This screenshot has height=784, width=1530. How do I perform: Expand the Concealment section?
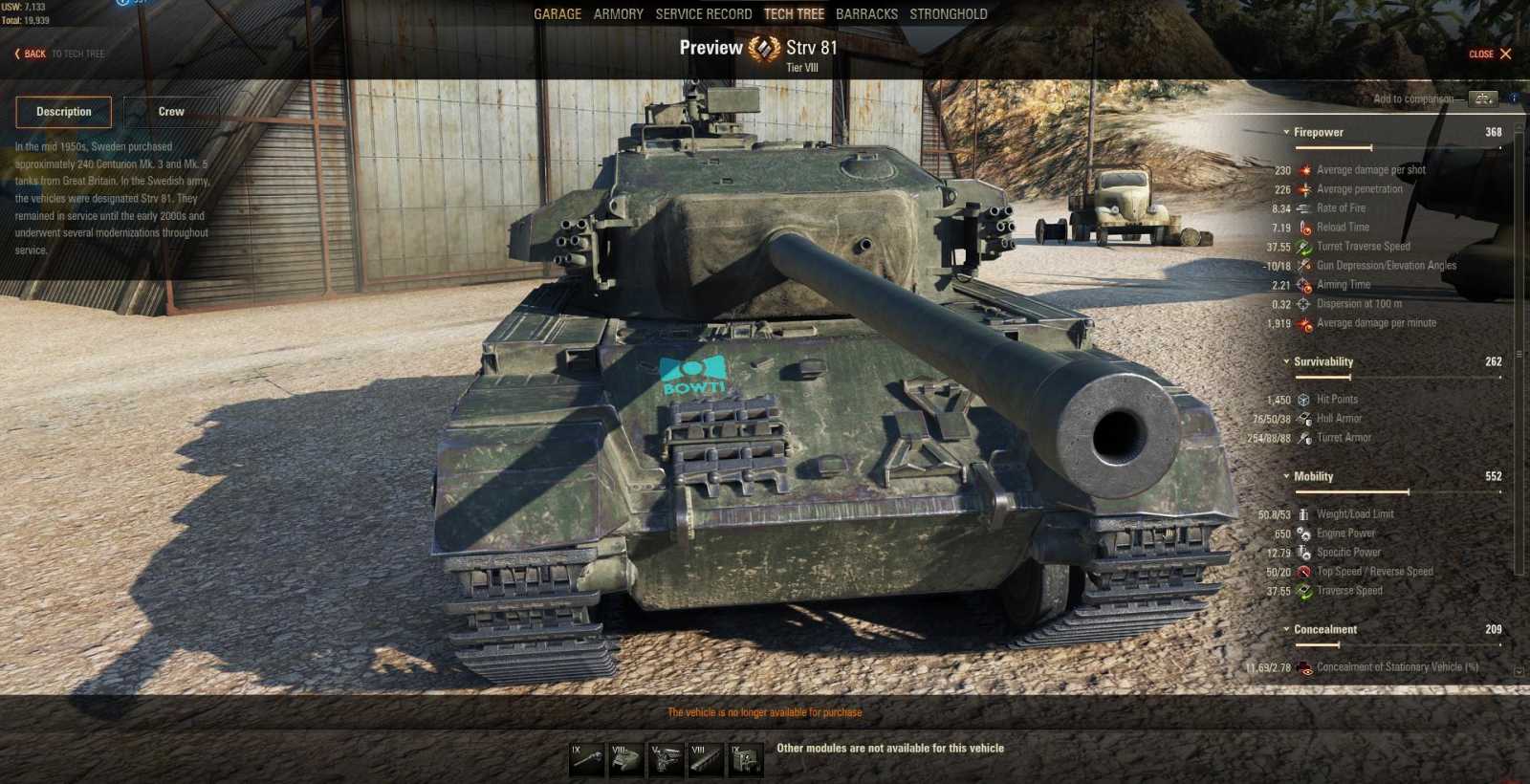tap(1288, 629)
